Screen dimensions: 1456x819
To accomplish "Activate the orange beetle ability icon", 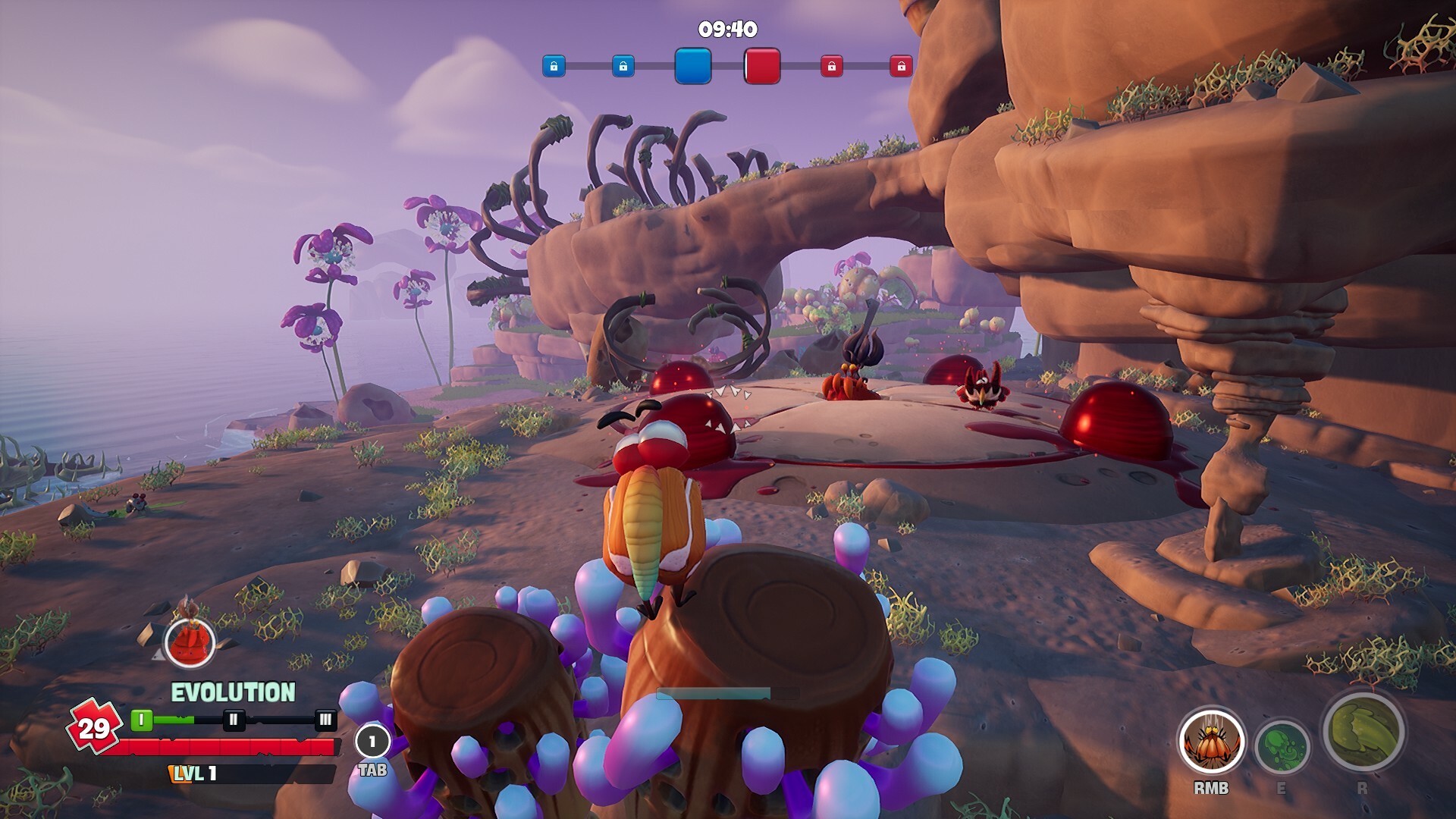I will 1211,743.
